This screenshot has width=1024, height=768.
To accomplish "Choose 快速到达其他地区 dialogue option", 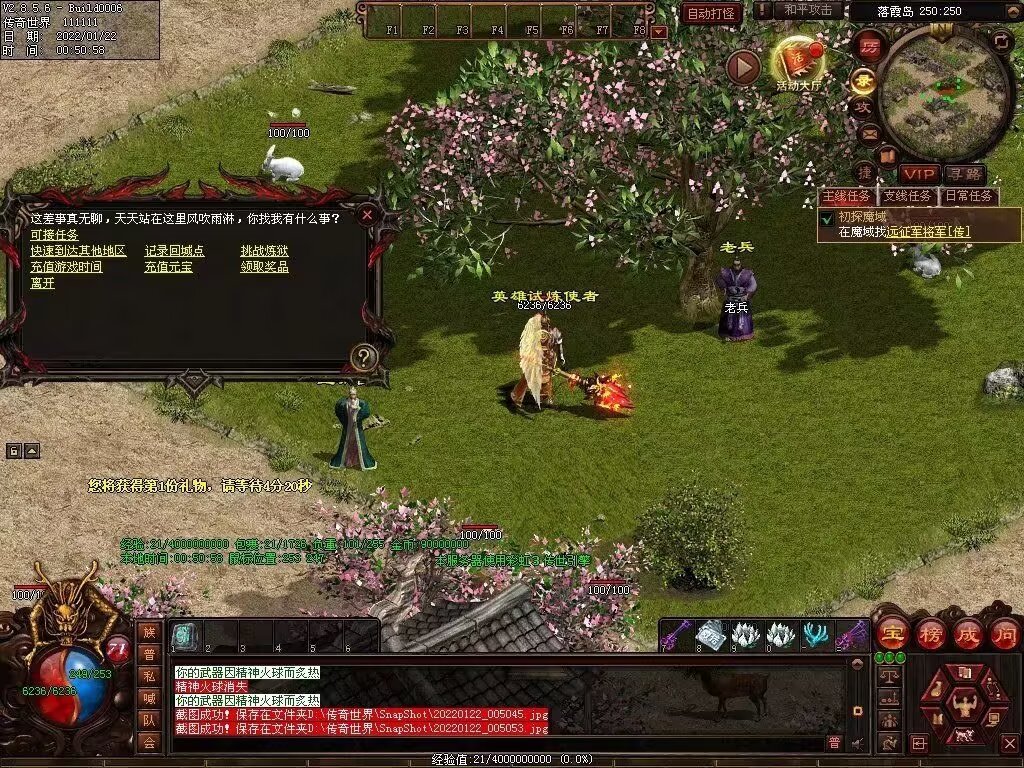I will point(78,251).
